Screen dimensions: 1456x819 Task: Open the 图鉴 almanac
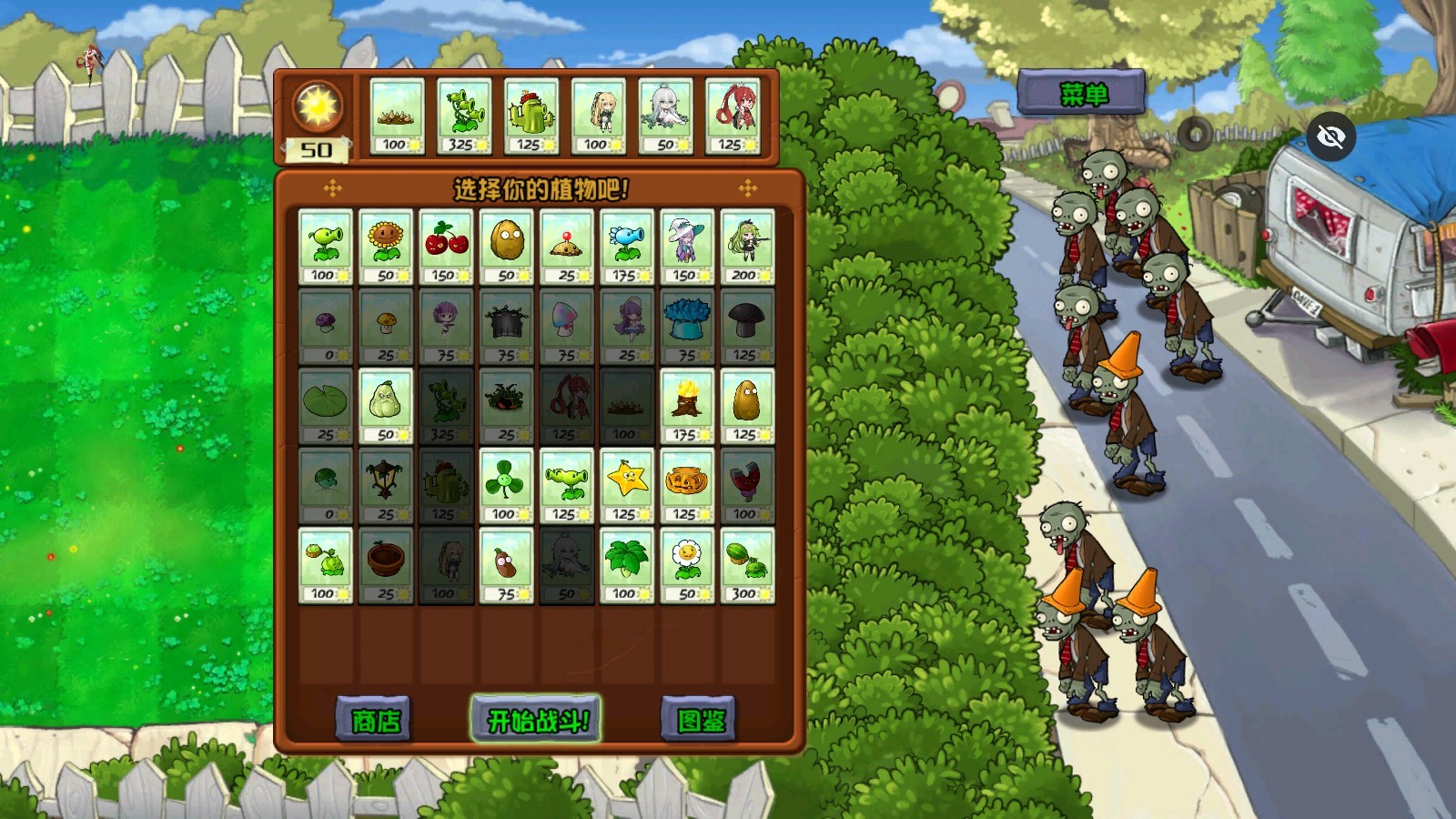click(x=699, y=720)
